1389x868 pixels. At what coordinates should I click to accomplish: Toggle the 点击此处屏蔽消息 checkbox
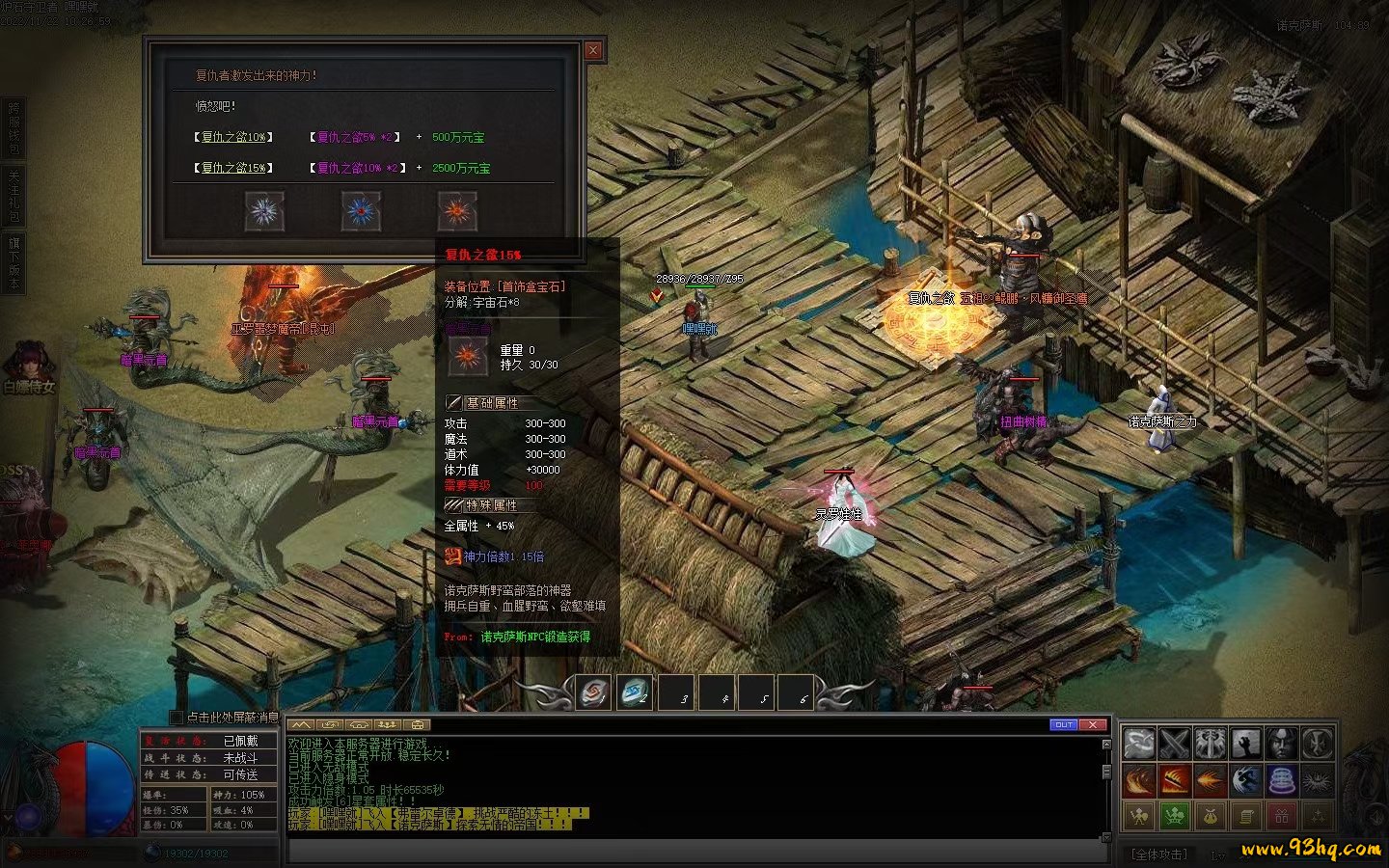(177, 718)
